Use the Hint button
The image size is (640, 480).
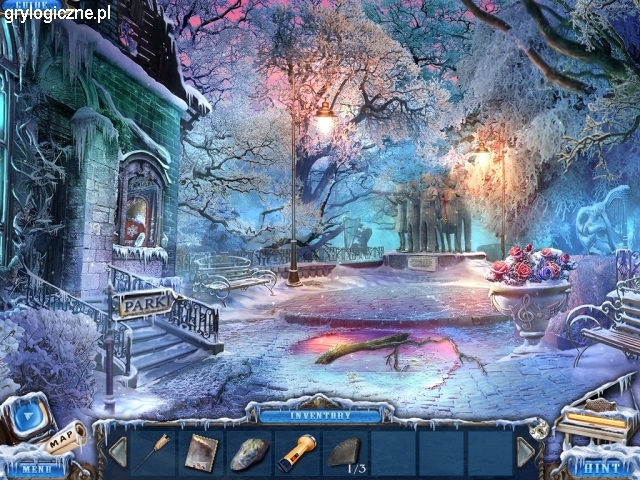click(600, 467)
